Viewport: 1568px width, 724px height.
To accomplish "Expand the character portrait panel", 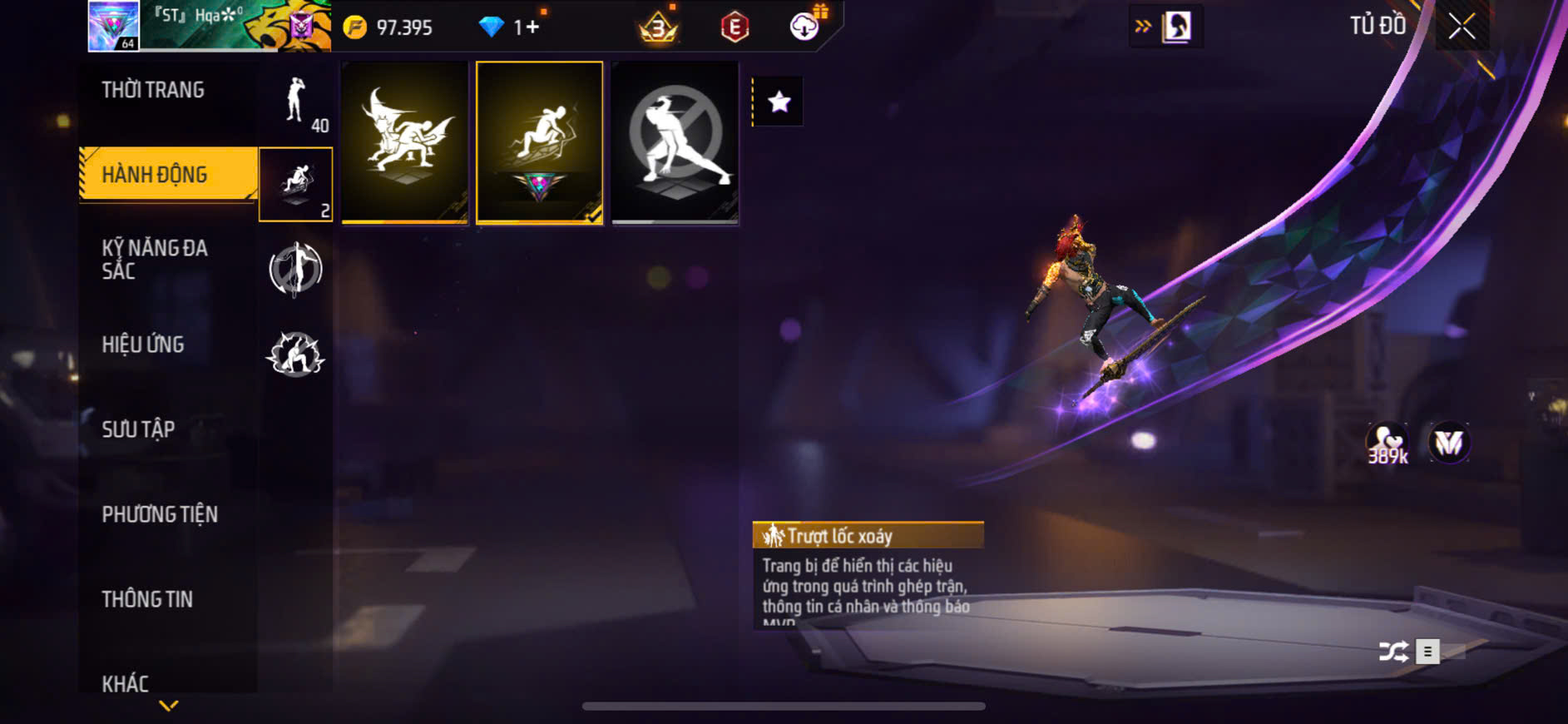I will (x=1166, y=27).
